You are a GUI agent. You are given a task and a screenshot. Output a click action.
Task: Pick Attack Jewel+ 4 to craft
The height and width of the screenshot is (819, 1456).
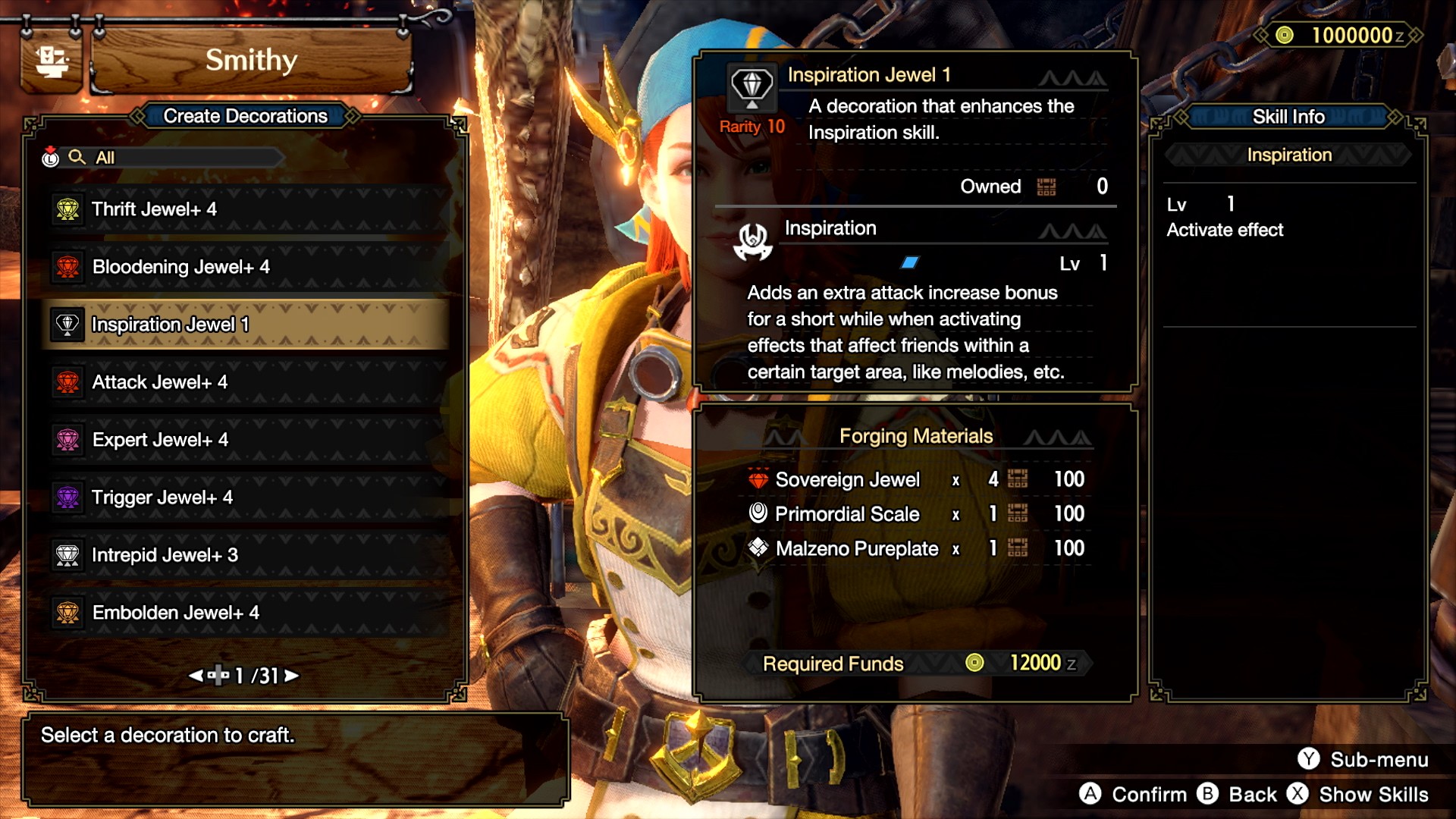tap(246, 382)
